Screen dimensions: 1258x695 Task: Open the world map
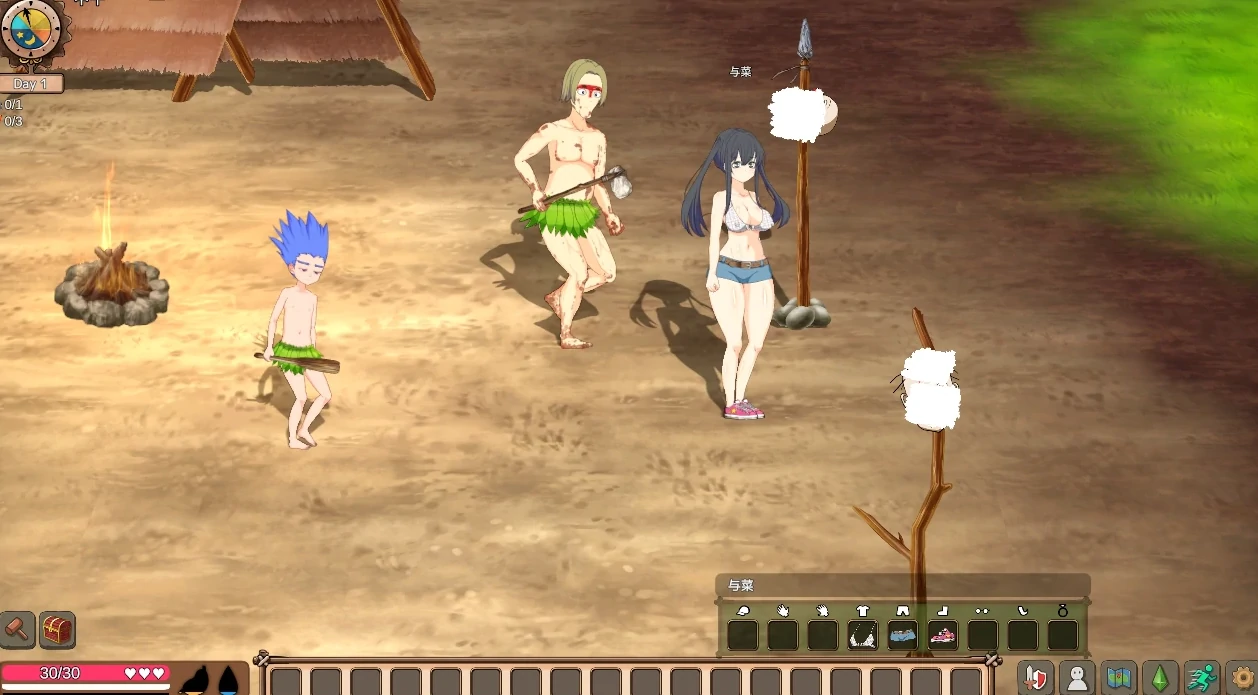[x=1118, y=677]
